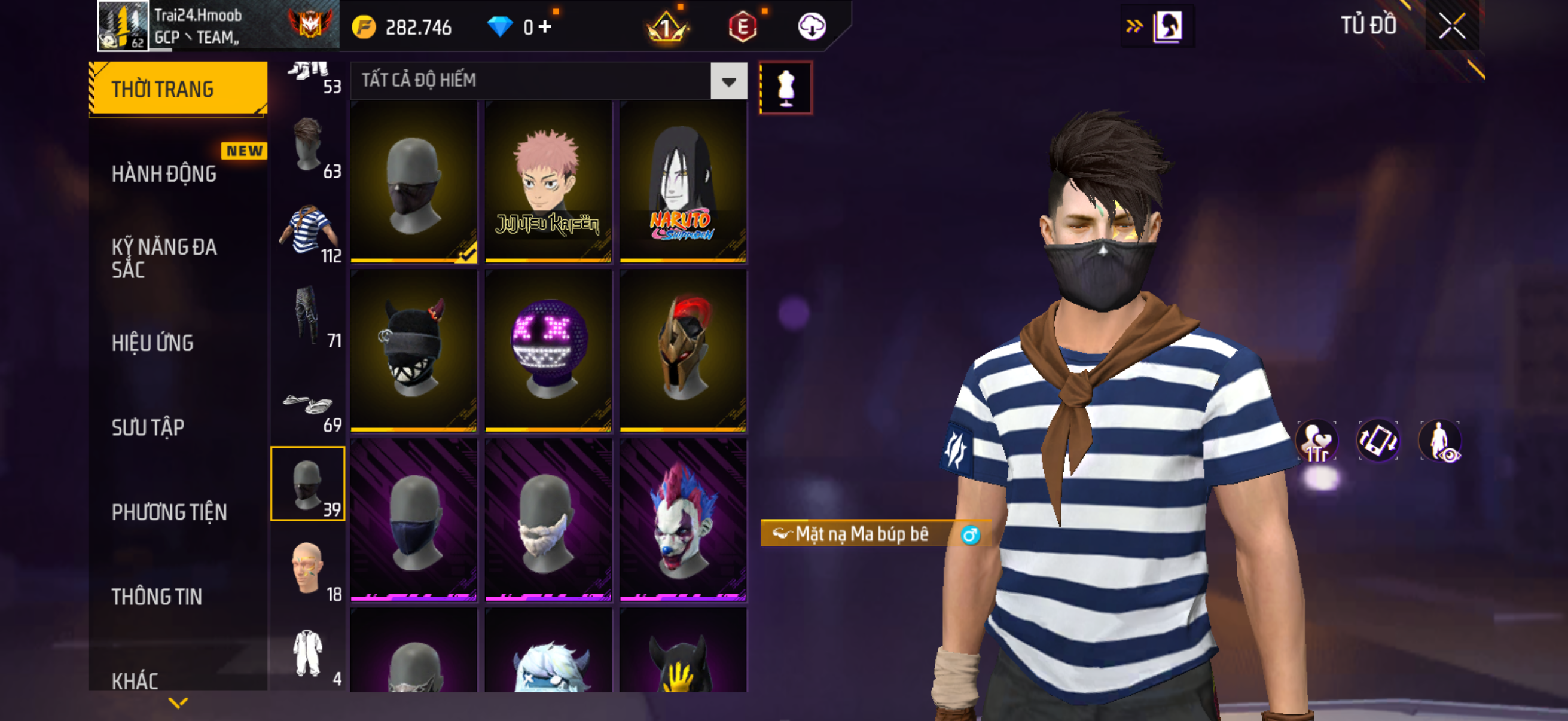Close the wardrobe screen
This screenshot has height=721, width=1568.
[1452, 27]
